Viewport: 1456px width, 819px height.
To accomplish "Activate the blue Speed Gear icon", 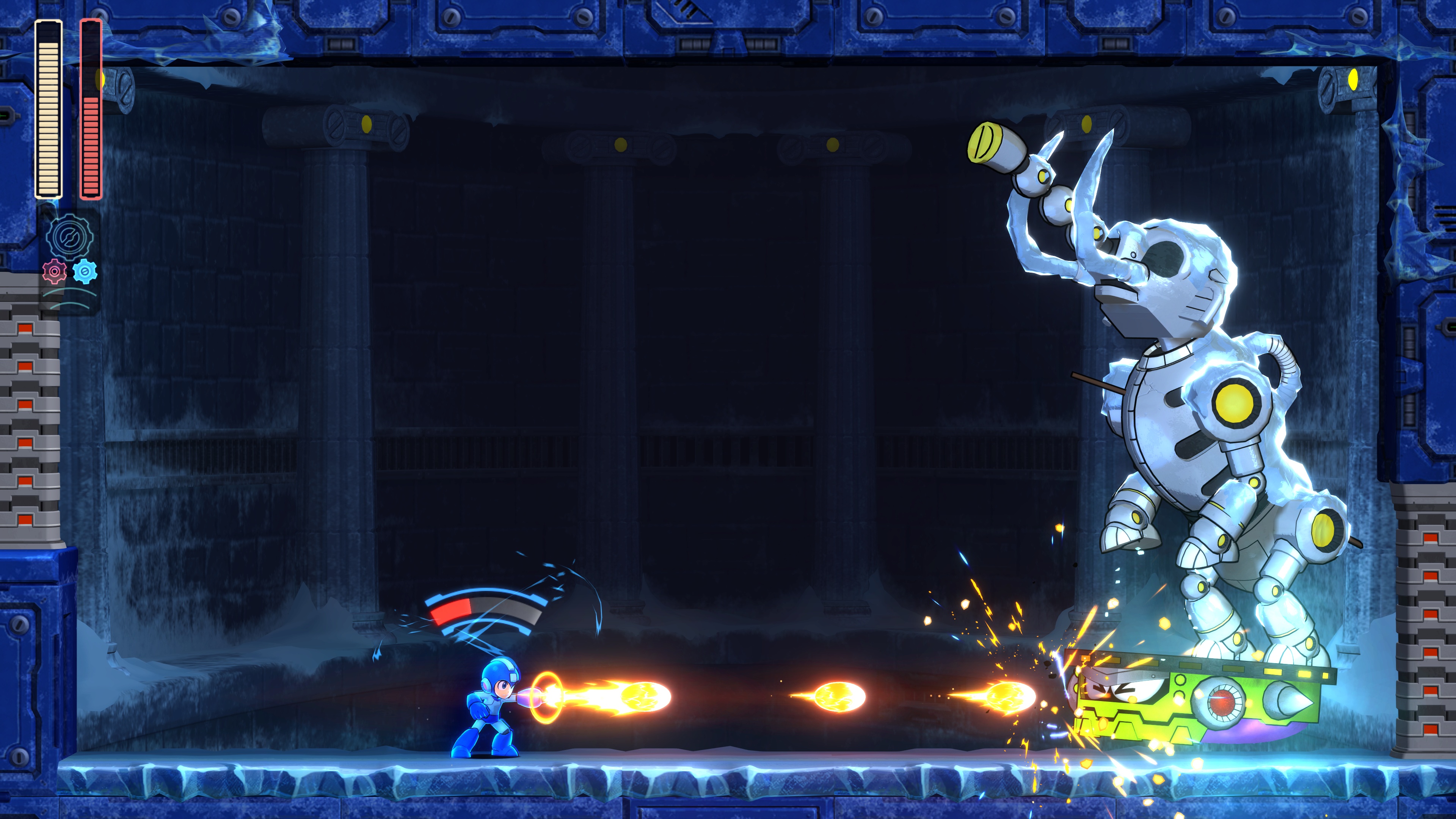I will [x=85, y=271].
